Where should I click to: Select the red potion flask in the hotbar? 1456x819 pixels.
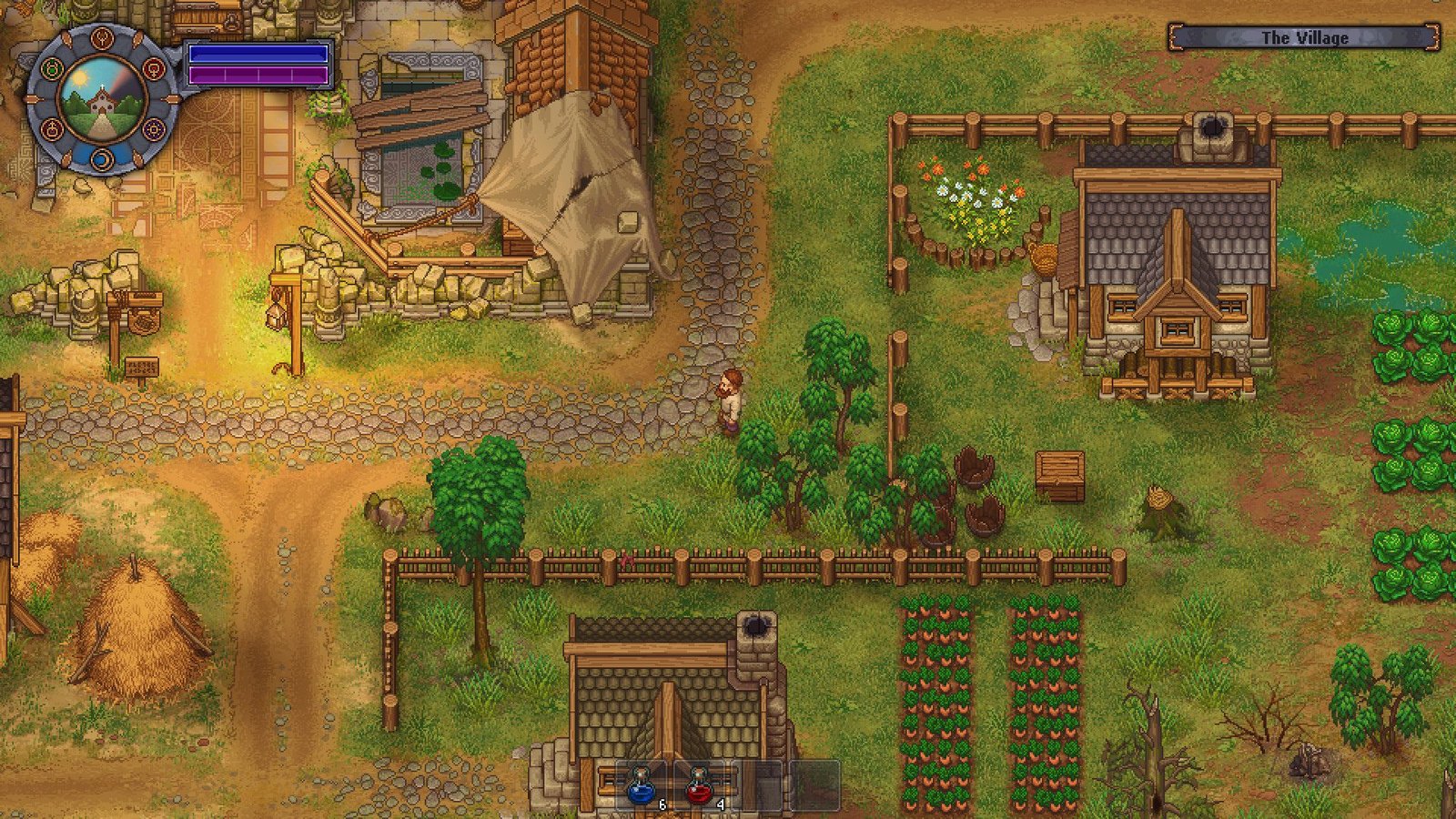coord(699,788)
